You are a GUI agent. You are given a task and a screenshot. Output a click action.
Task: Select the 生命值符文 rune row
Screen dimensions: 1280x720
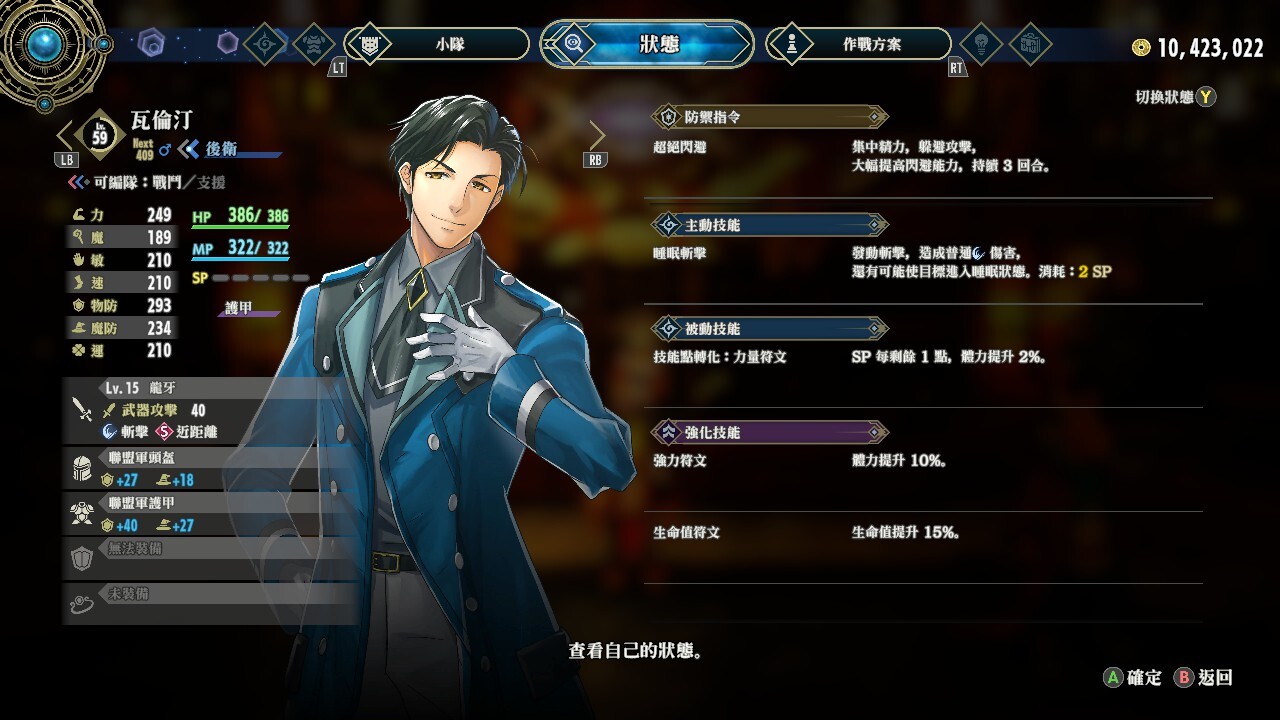(687, 533)
